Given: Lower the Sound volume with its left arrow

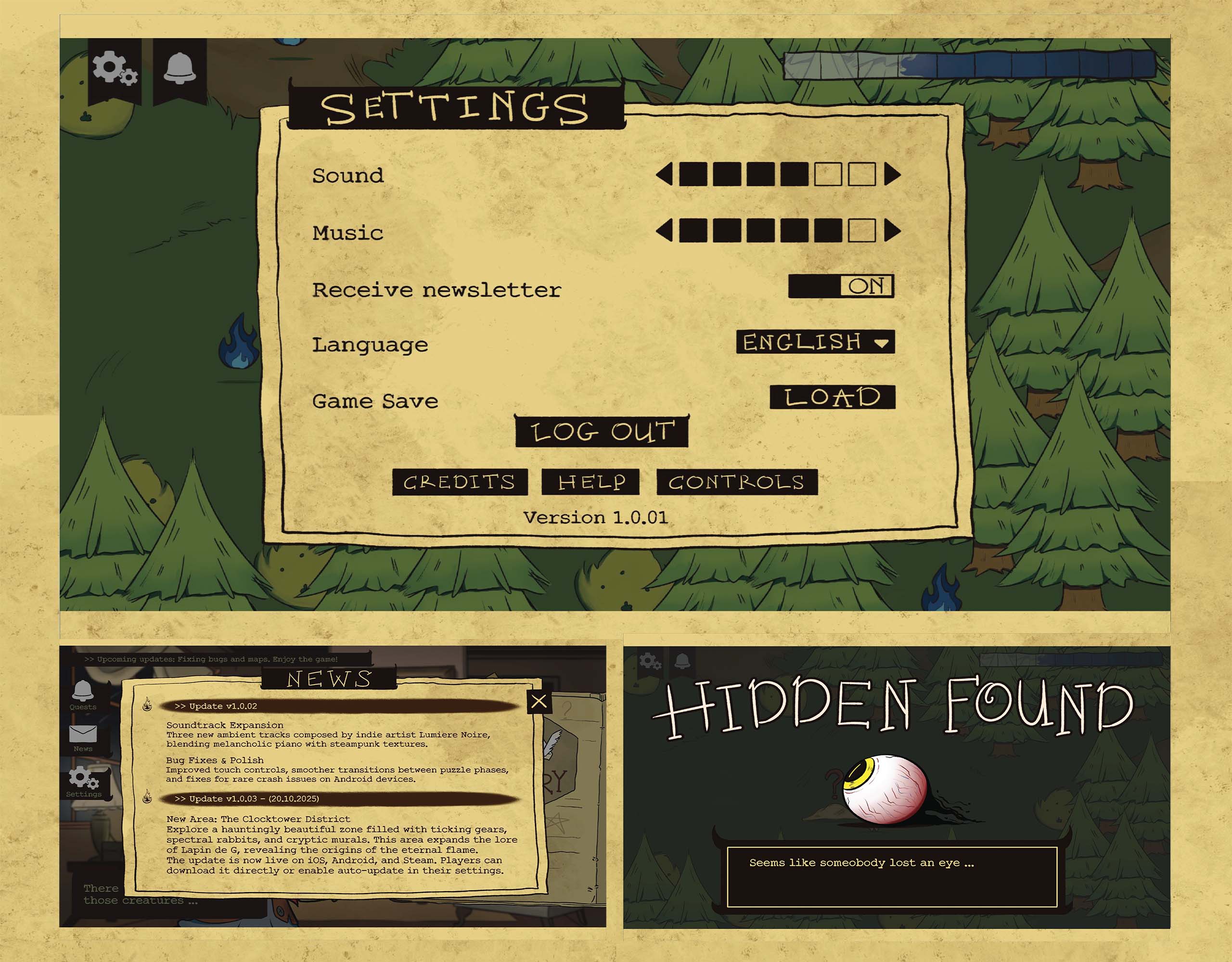Looking at the screenshot, I should (665, 174).
